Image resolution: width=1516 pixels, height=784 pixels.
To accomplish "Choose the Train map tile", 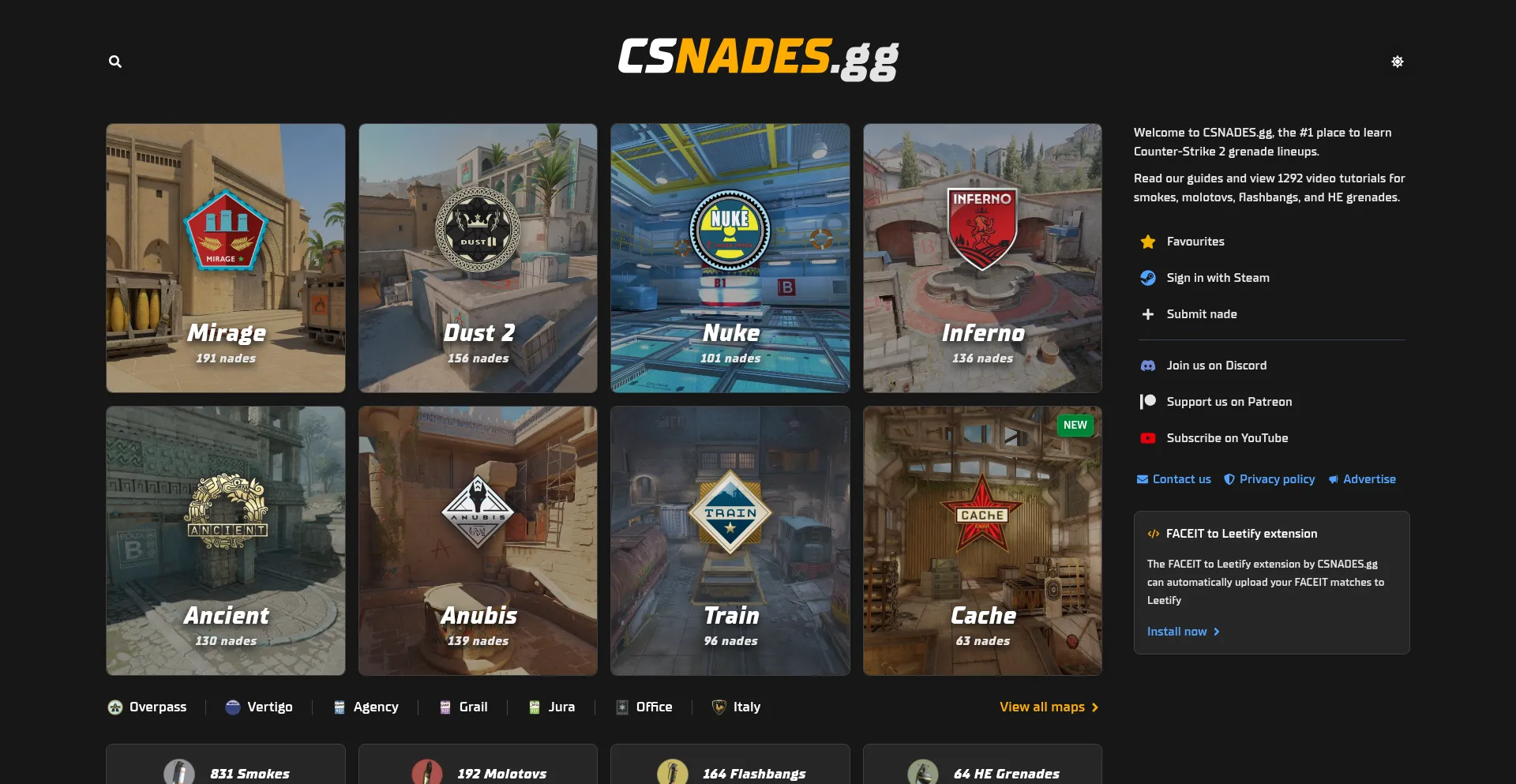I will pos(730,541).
